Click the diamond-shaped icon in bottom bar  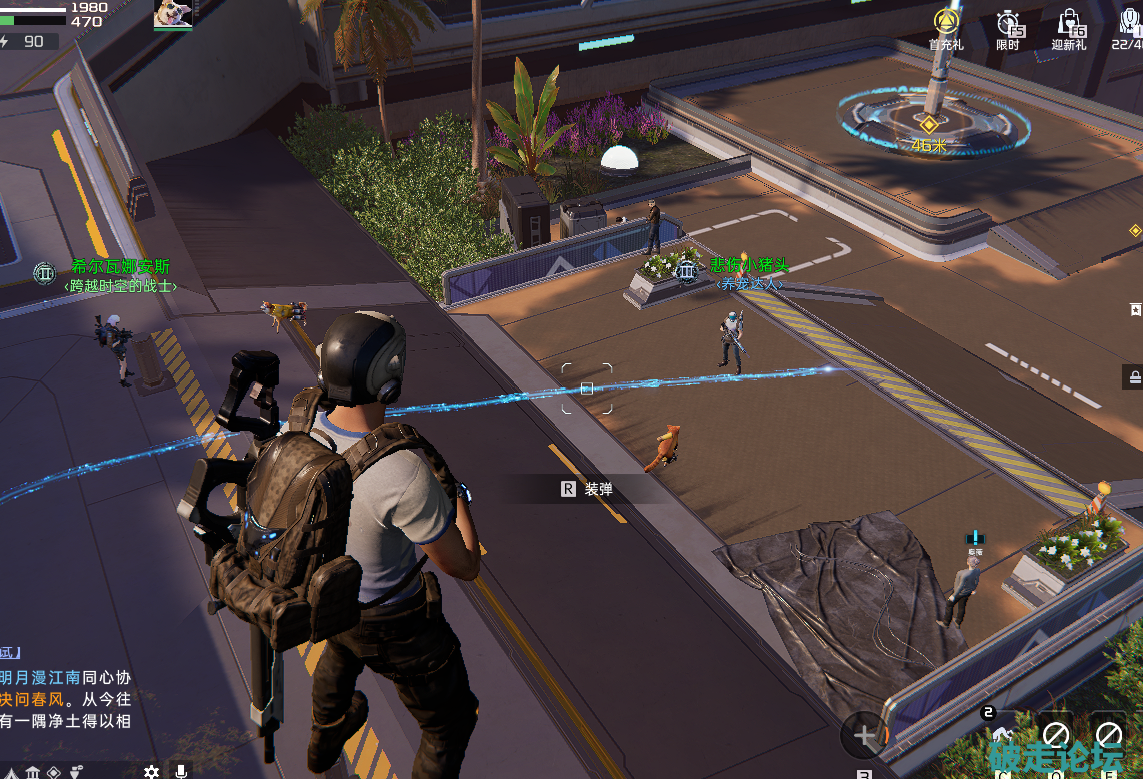[x=54, y=771]
